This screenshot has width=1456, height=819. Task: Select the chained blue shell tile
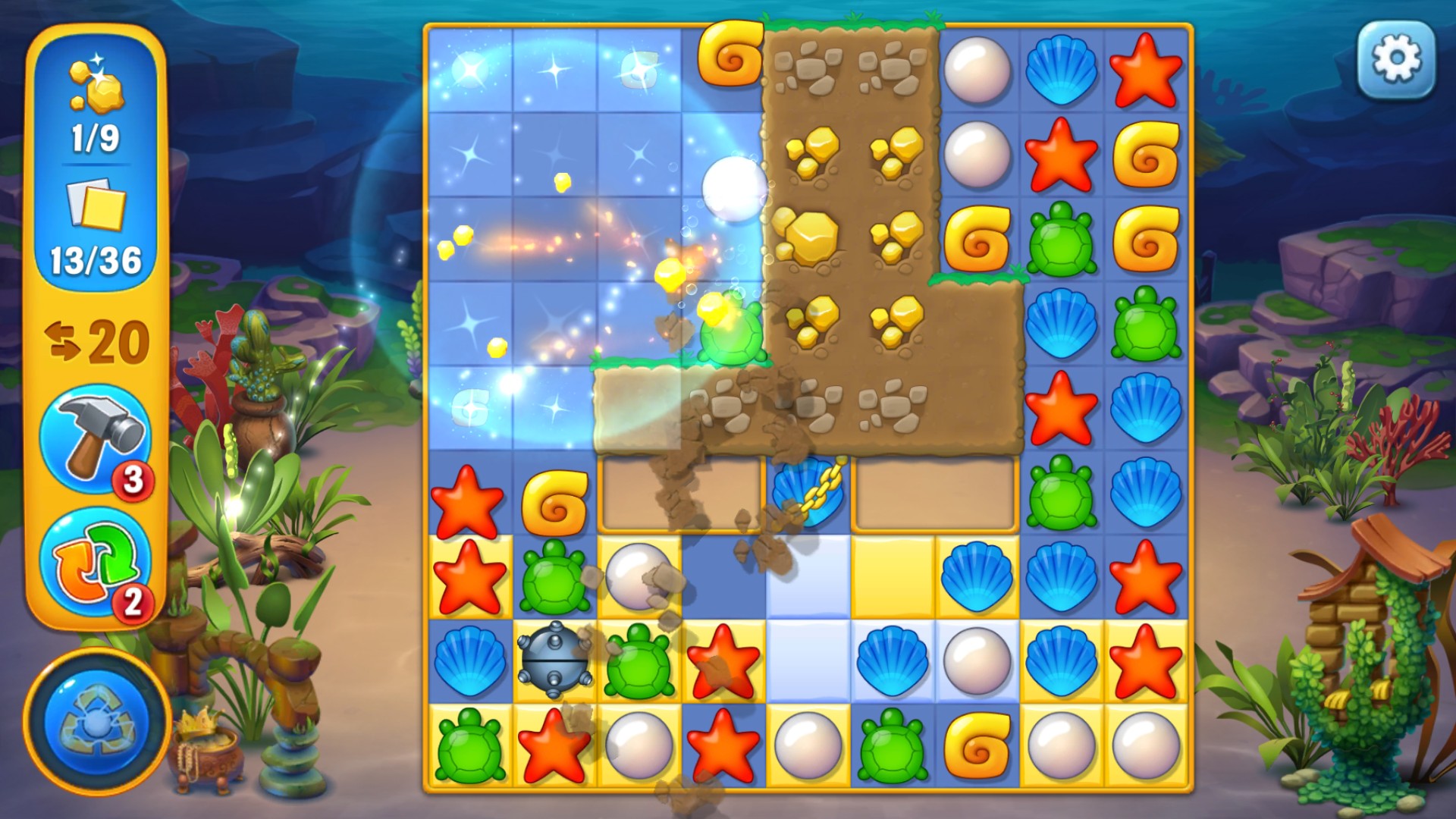click(807, 492)
